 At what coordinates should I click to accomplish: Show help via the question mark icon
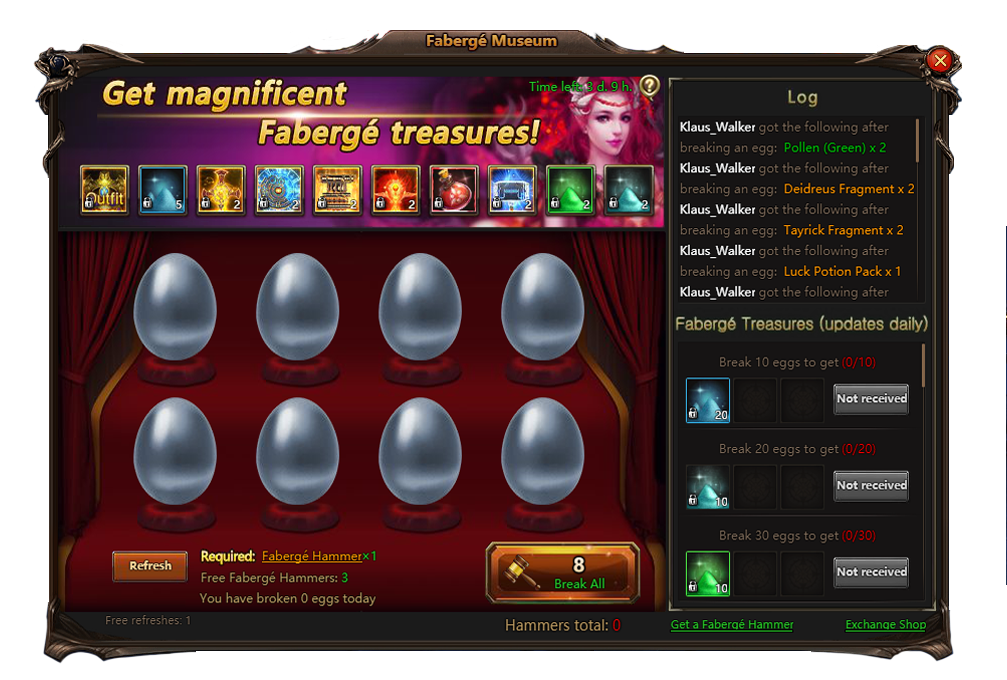[x=650, y=86]
